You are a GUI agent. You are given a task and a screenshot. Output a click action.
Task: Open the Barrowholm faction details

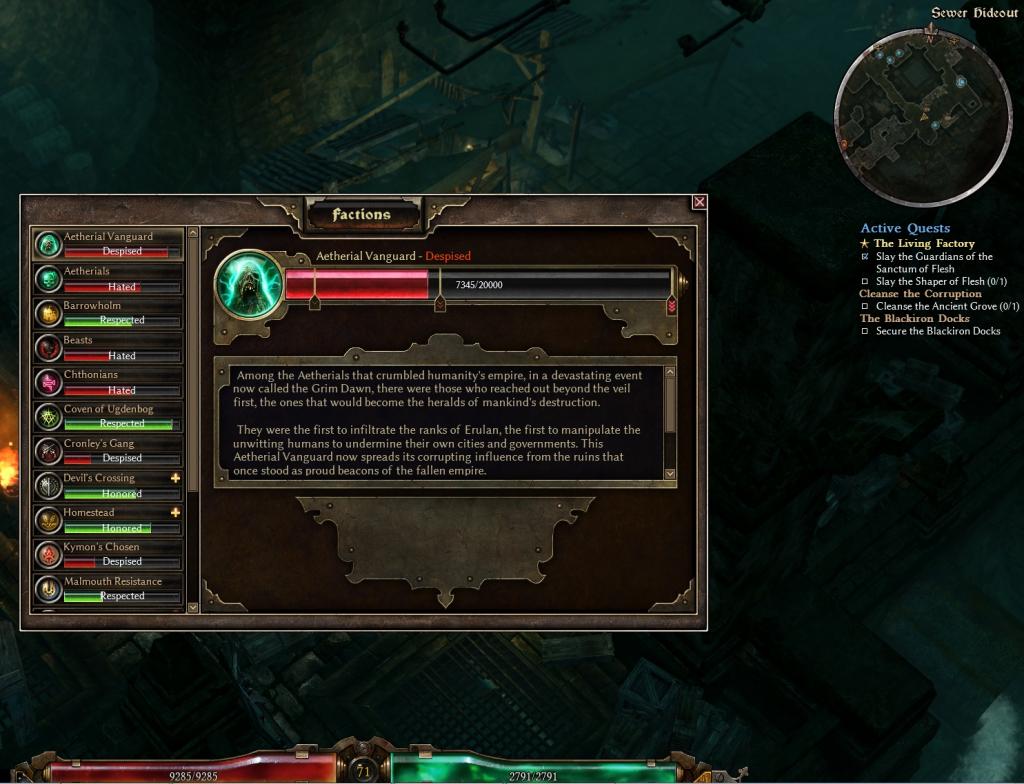[x=108, y=313]
